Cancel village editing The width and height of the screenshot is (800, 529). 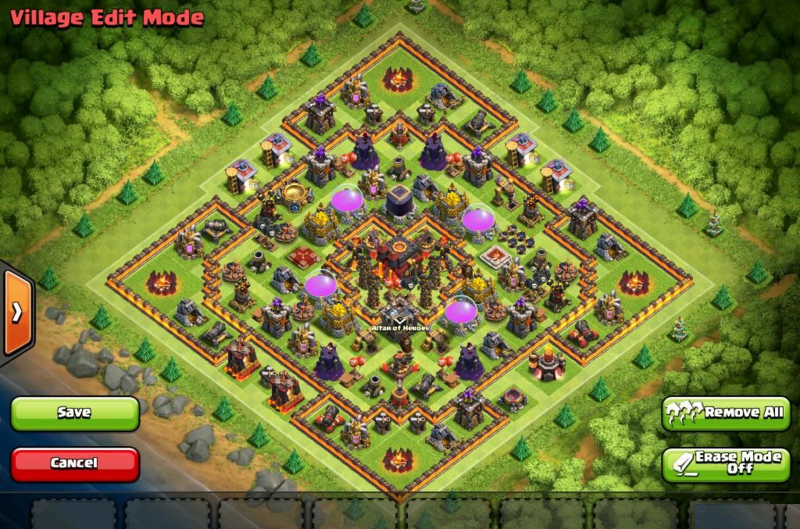click(75, 463)
